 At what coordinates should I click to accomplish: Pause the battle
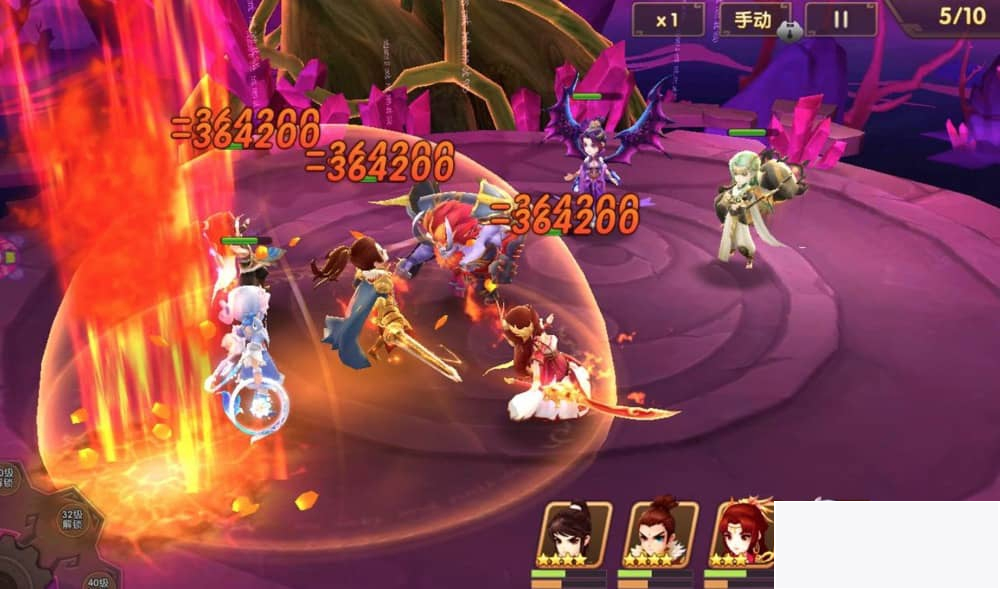pos(841,19)
